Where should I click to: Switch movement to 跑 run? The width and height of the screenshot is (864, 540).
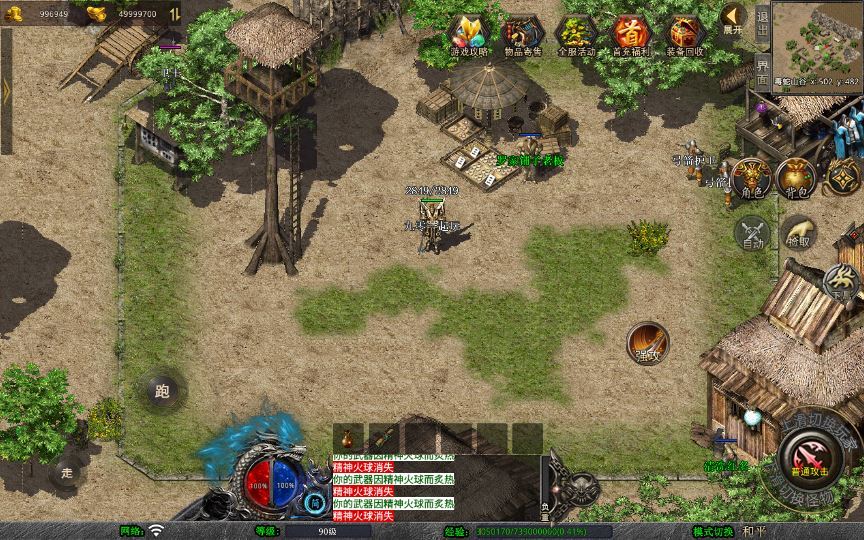click(x=161, y=391)
